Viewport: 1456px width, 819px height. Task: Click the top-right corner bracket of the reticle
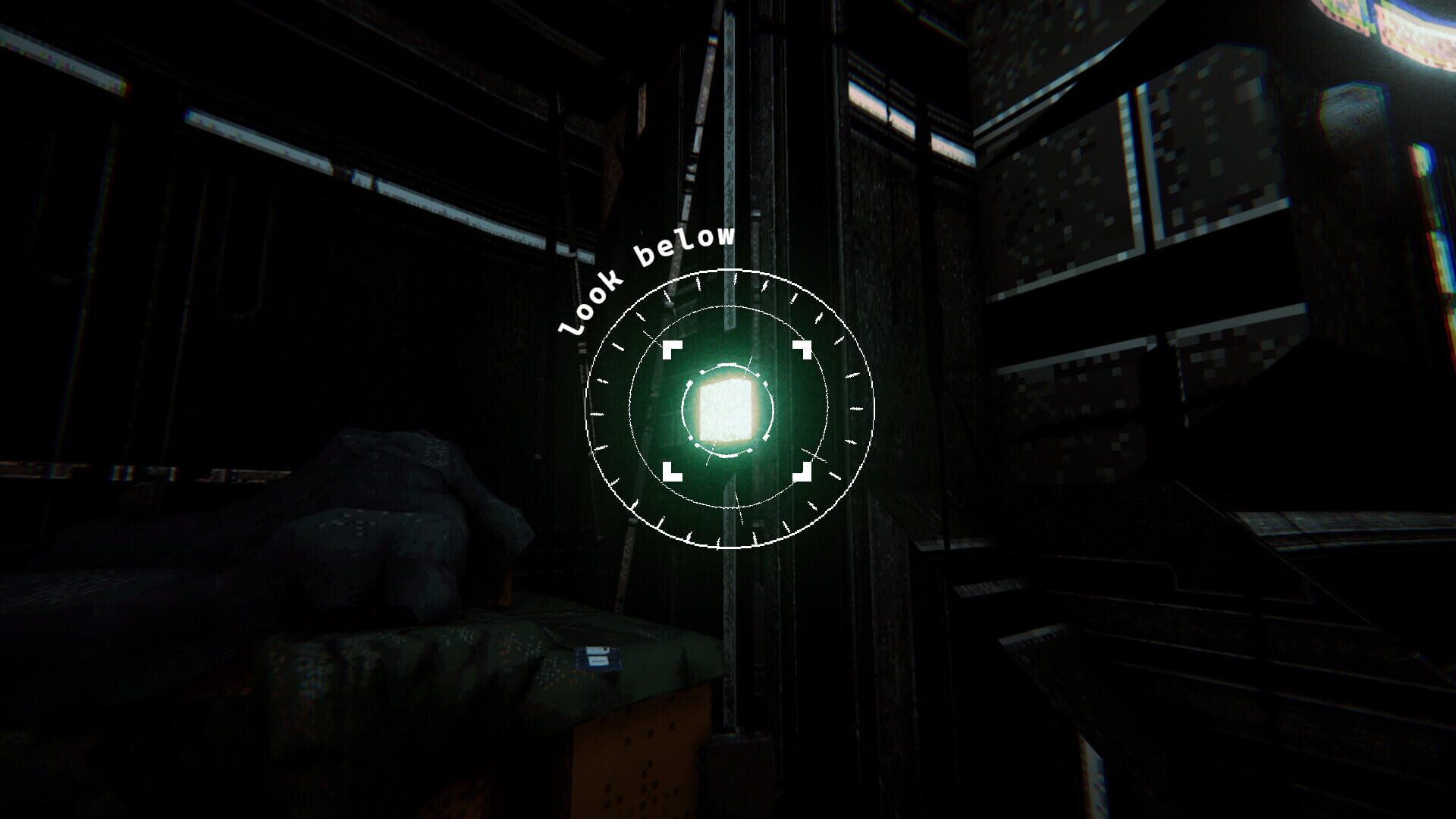pyautogui.click(x=802, y=349)
